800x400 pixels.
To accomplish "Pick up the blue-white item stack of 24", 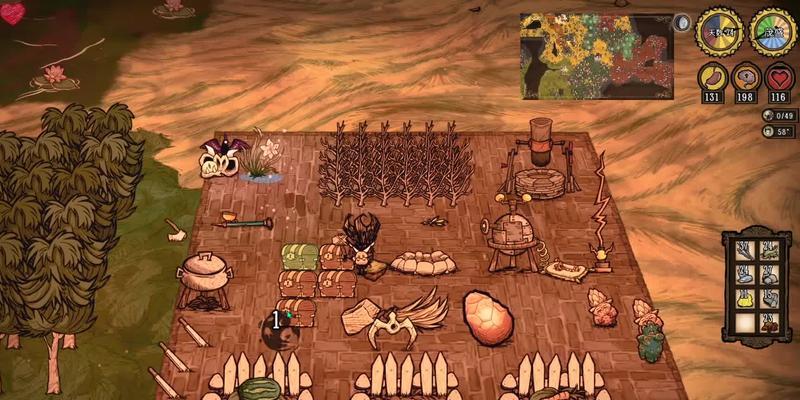I will (x=745, y=274).
